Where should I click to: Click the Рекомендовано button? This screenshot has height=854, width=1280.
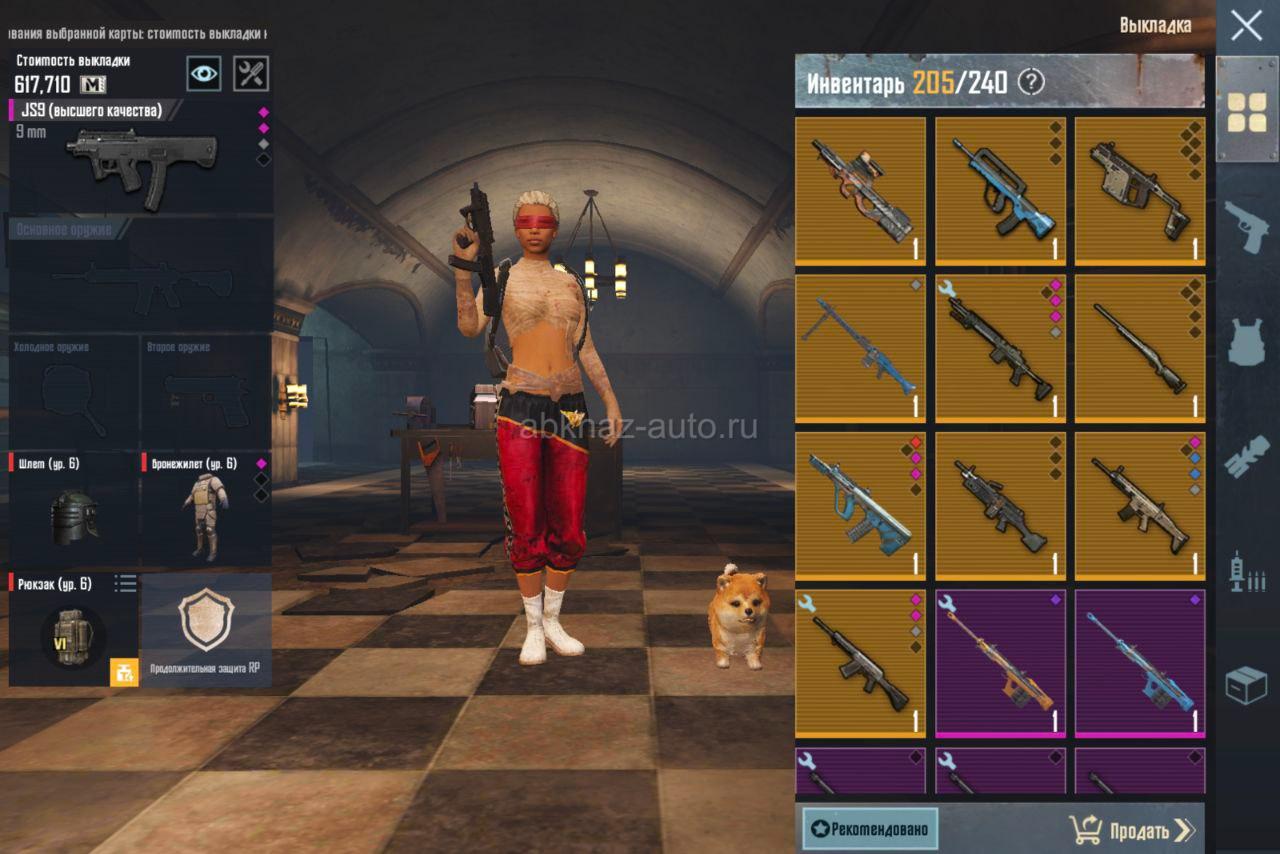click(870, 829)
